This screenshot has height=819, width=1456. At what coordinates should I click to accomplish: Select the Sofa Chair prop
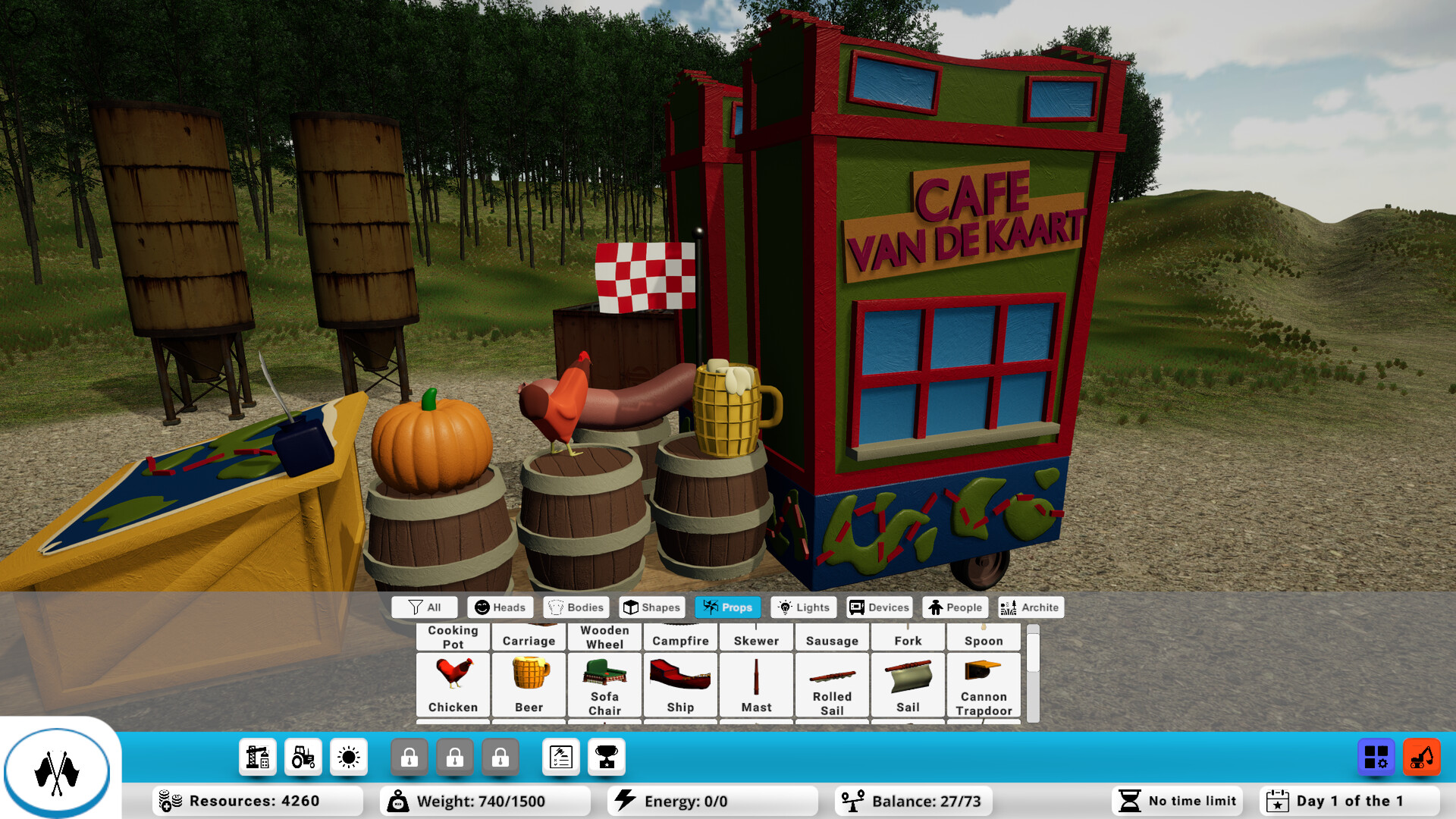click(x=604, y=685)
